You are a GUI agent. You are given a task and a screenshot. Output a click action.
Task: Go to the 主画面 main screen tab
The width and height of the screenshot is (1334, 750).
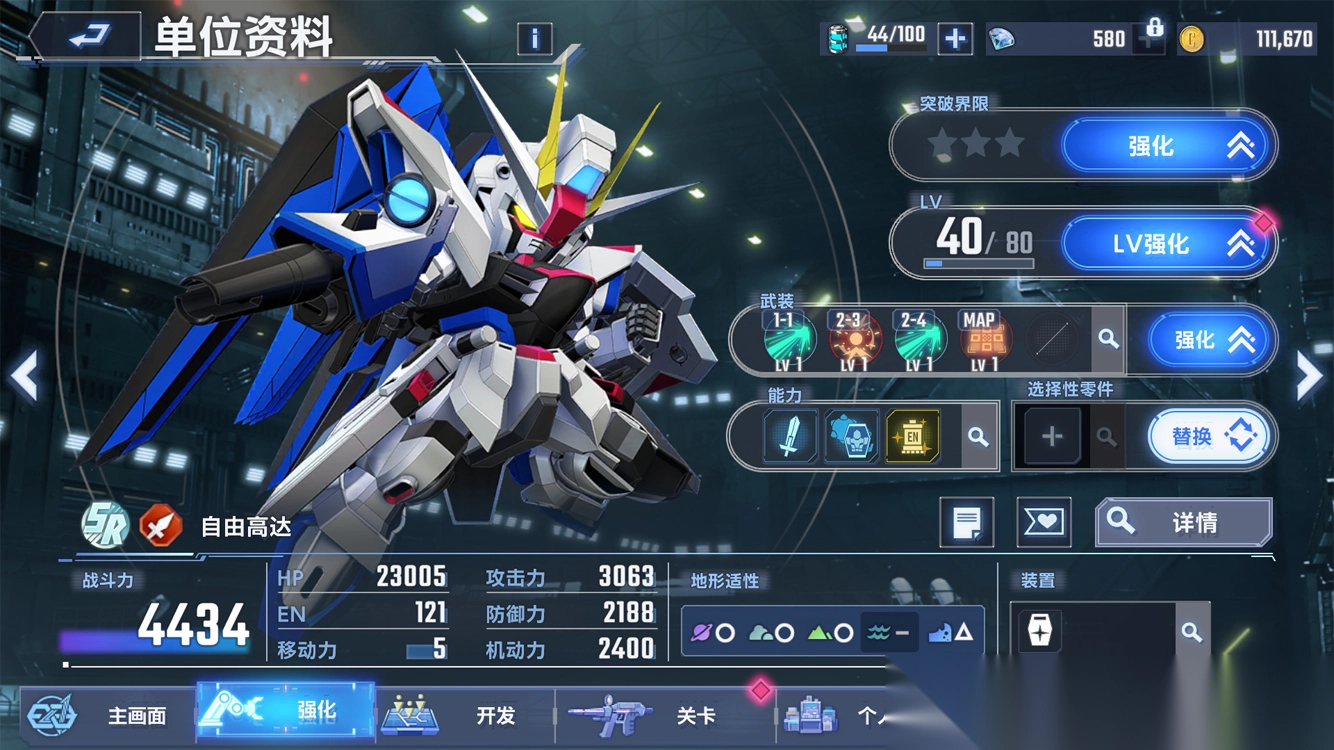pos(100,715)
